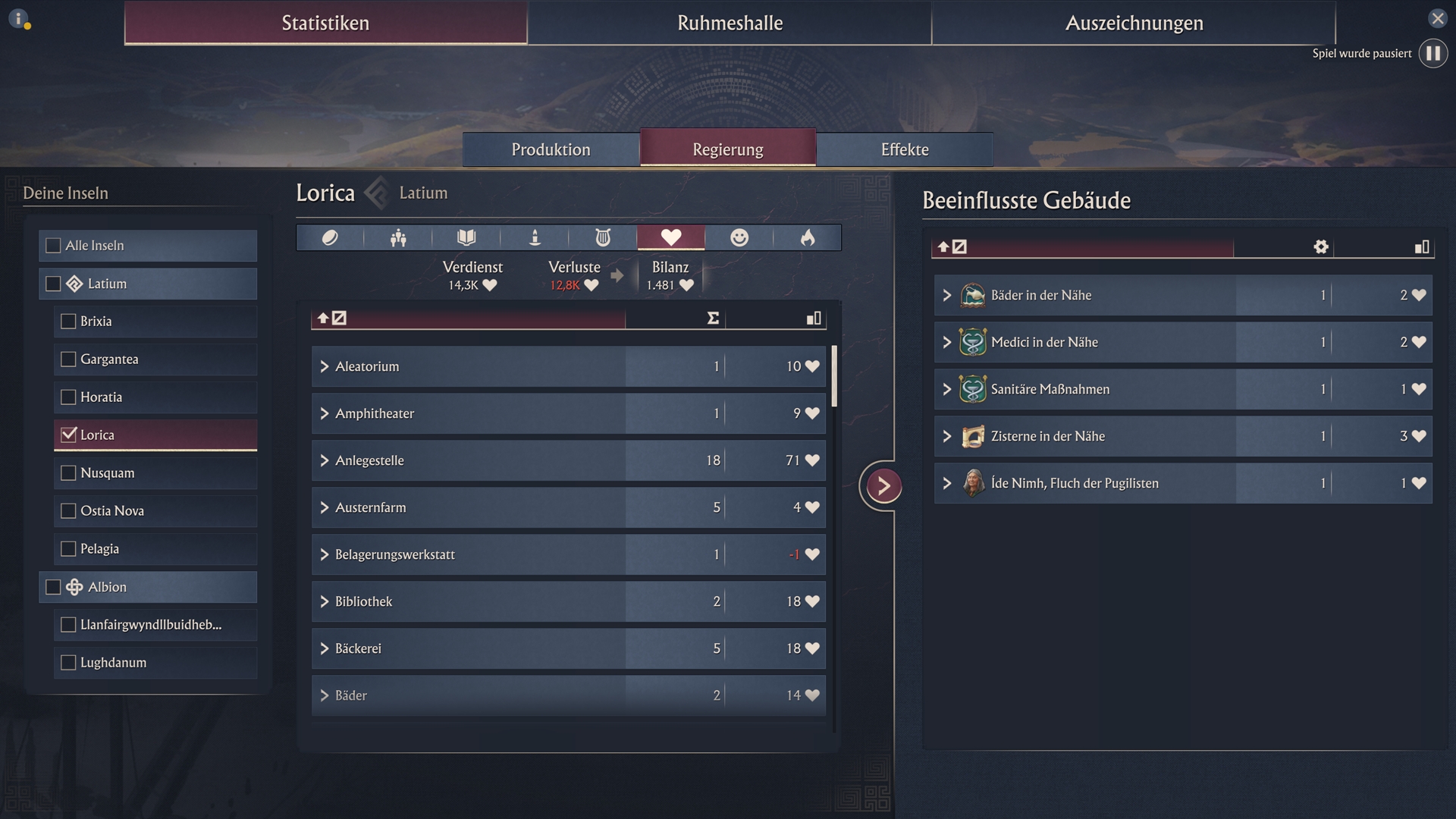Click the round arrow button between panels
The image size is (1456, 819).
tap(883, 486)
